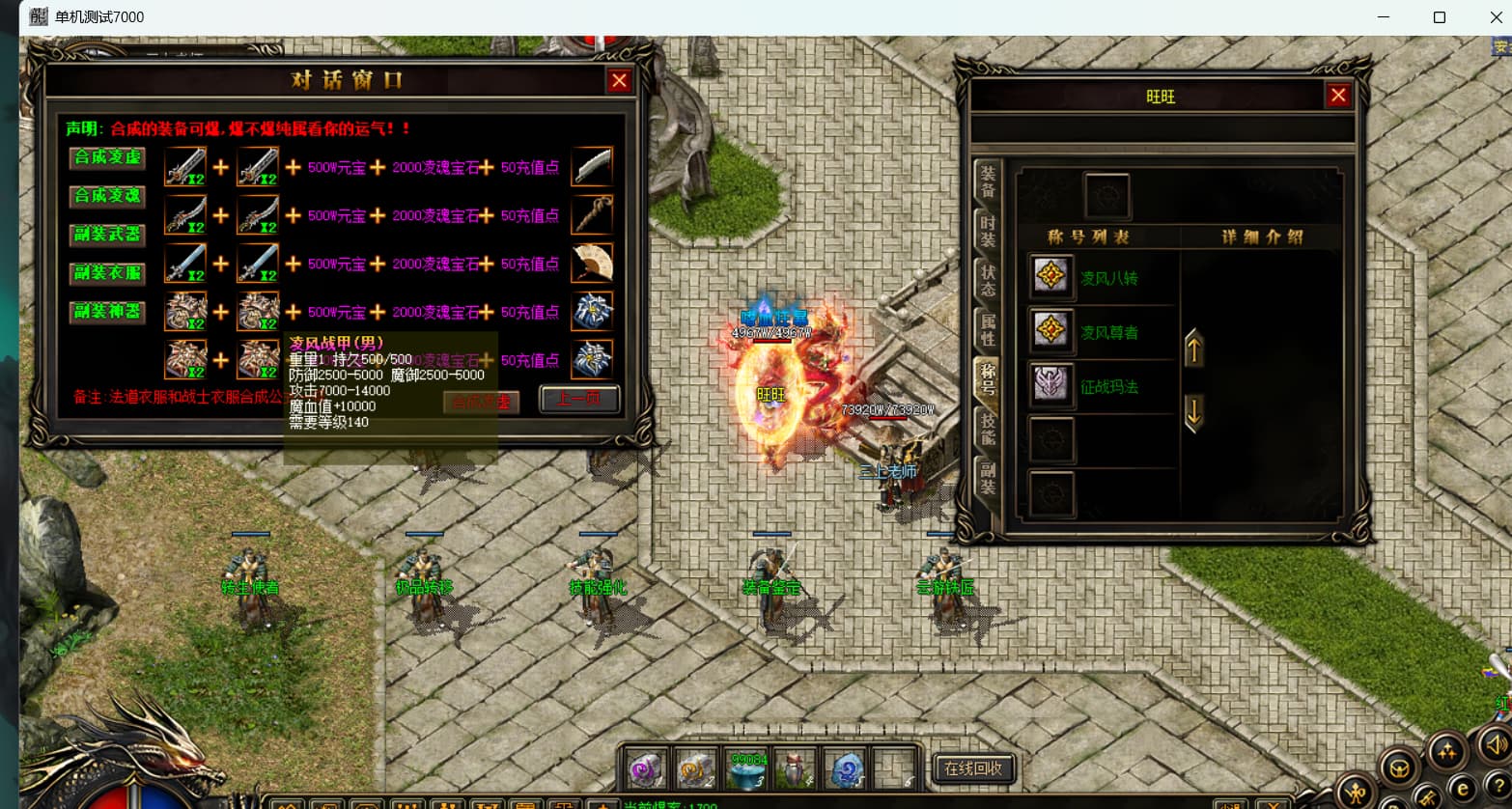Open the 副装衣服 synthesis page

107,273
